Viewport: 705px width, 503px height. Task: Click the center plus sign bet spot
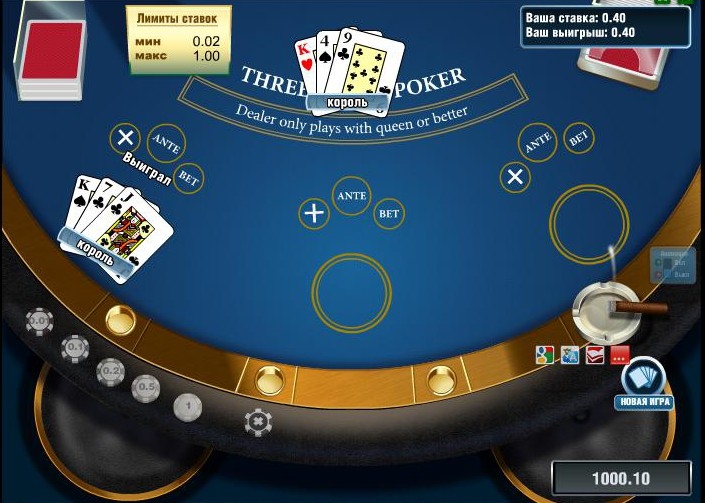(x=315, y=212)
